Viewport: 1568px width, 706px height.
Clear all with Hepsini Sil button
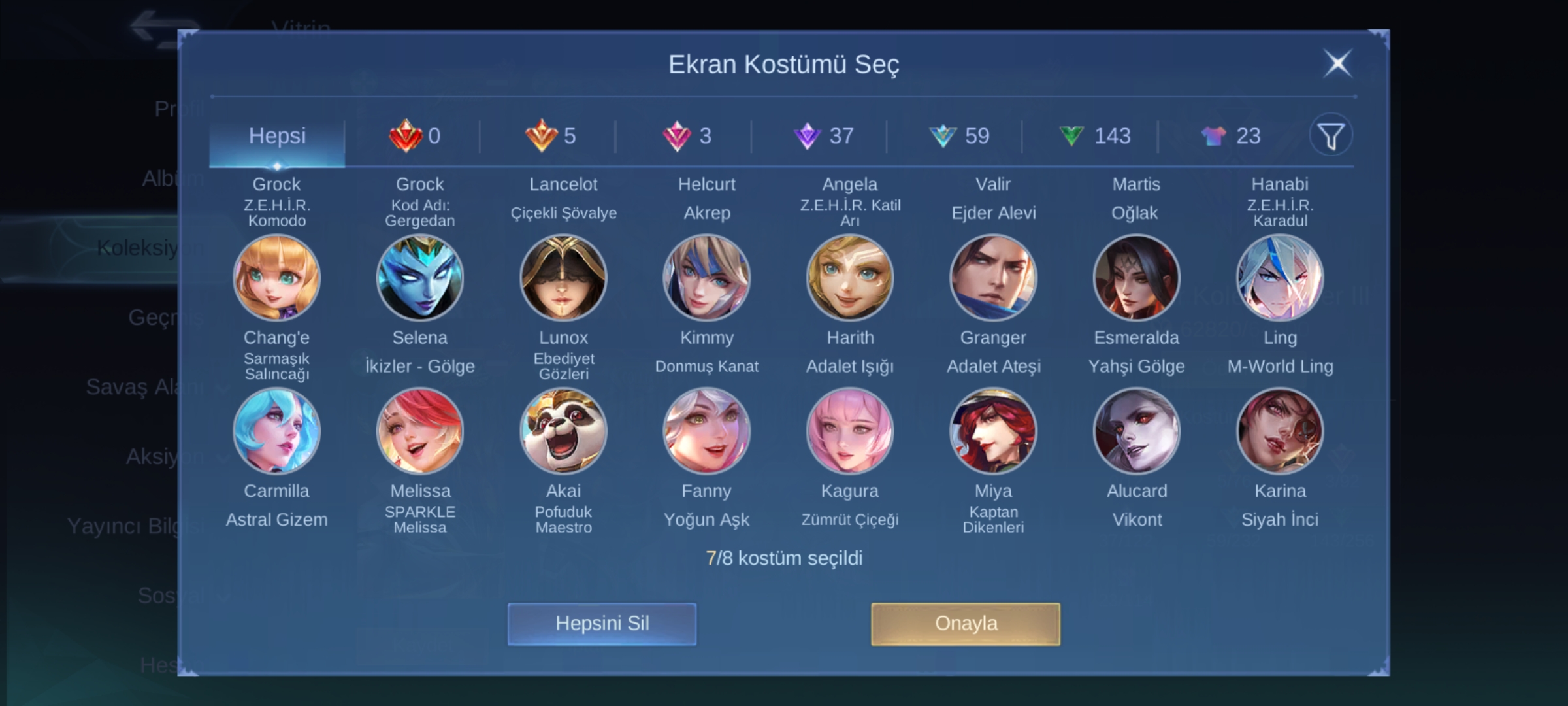(602, 624)
